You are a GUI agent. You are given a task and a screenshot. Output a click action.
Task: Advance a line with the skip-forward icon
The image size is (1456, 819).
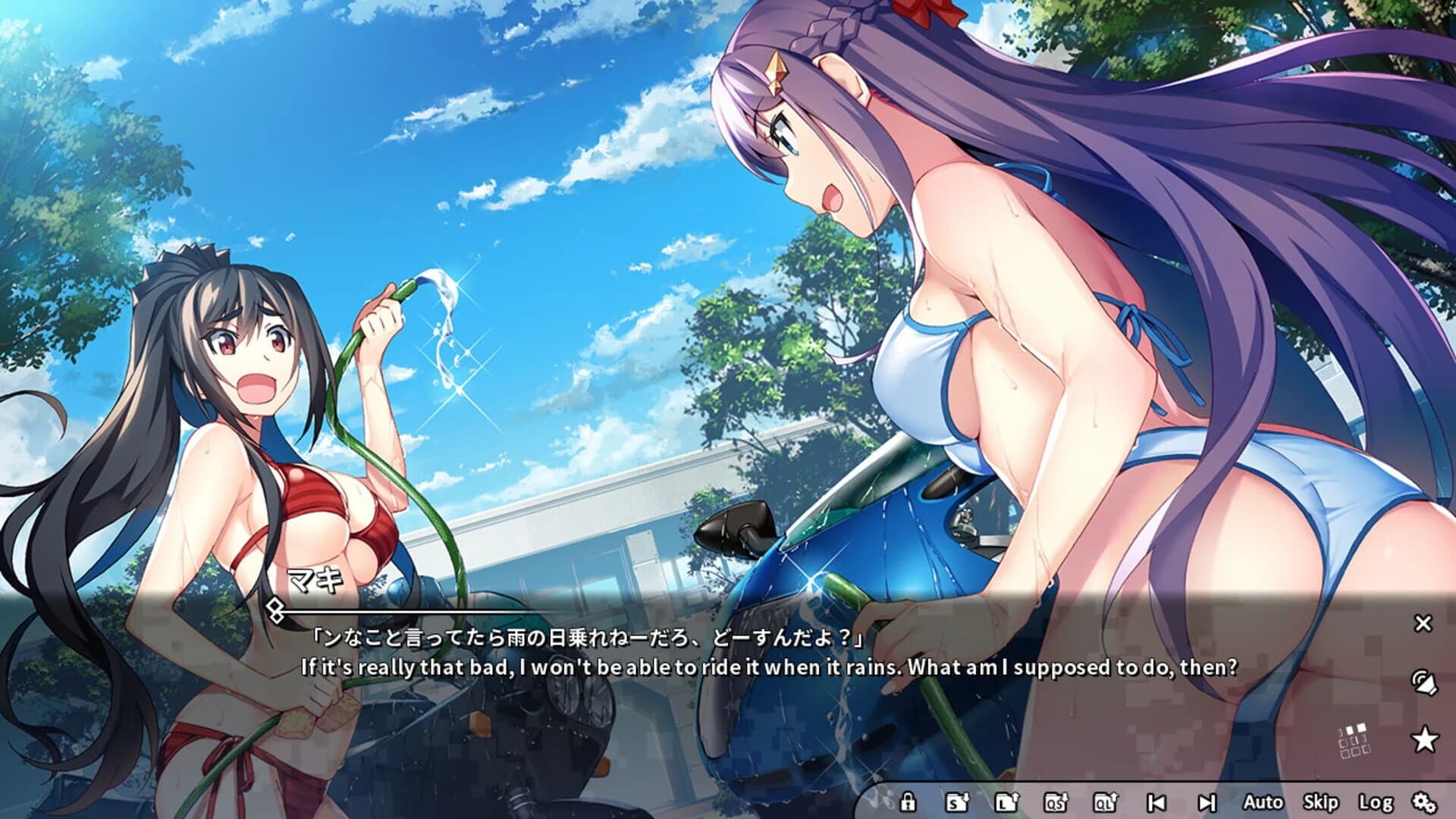[1207, 802]
